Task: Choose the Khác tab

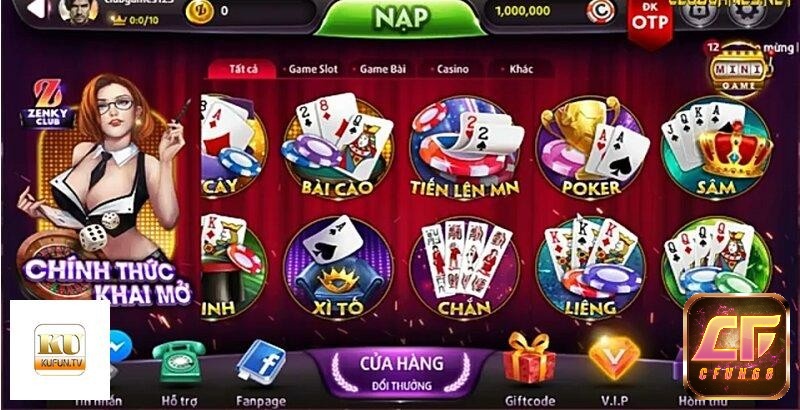Action: 520,70
